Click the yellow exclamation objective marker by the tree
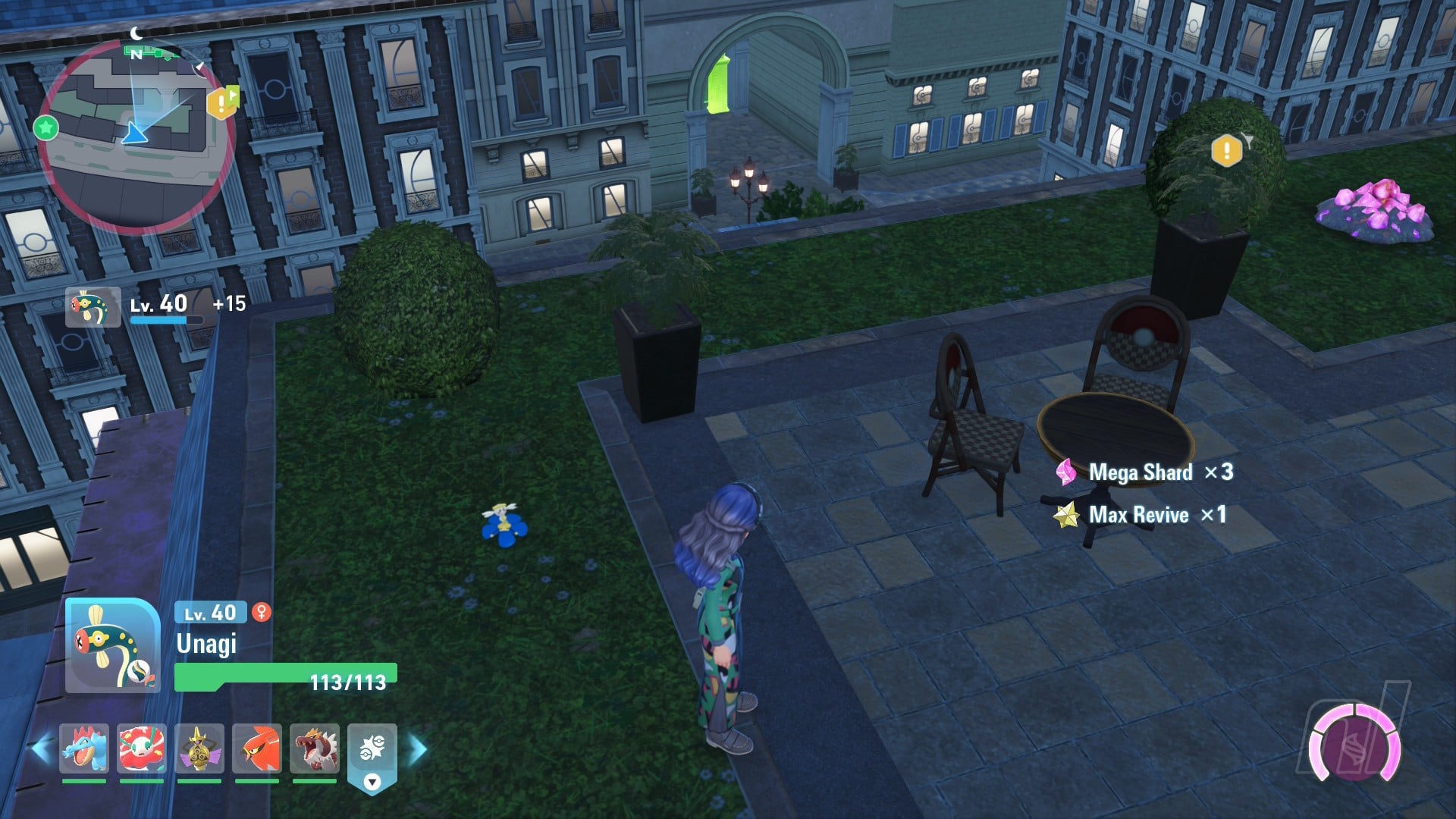The height and width of the screenshot is (819, 1456). pyautogui.click(x=1226, y=151)
